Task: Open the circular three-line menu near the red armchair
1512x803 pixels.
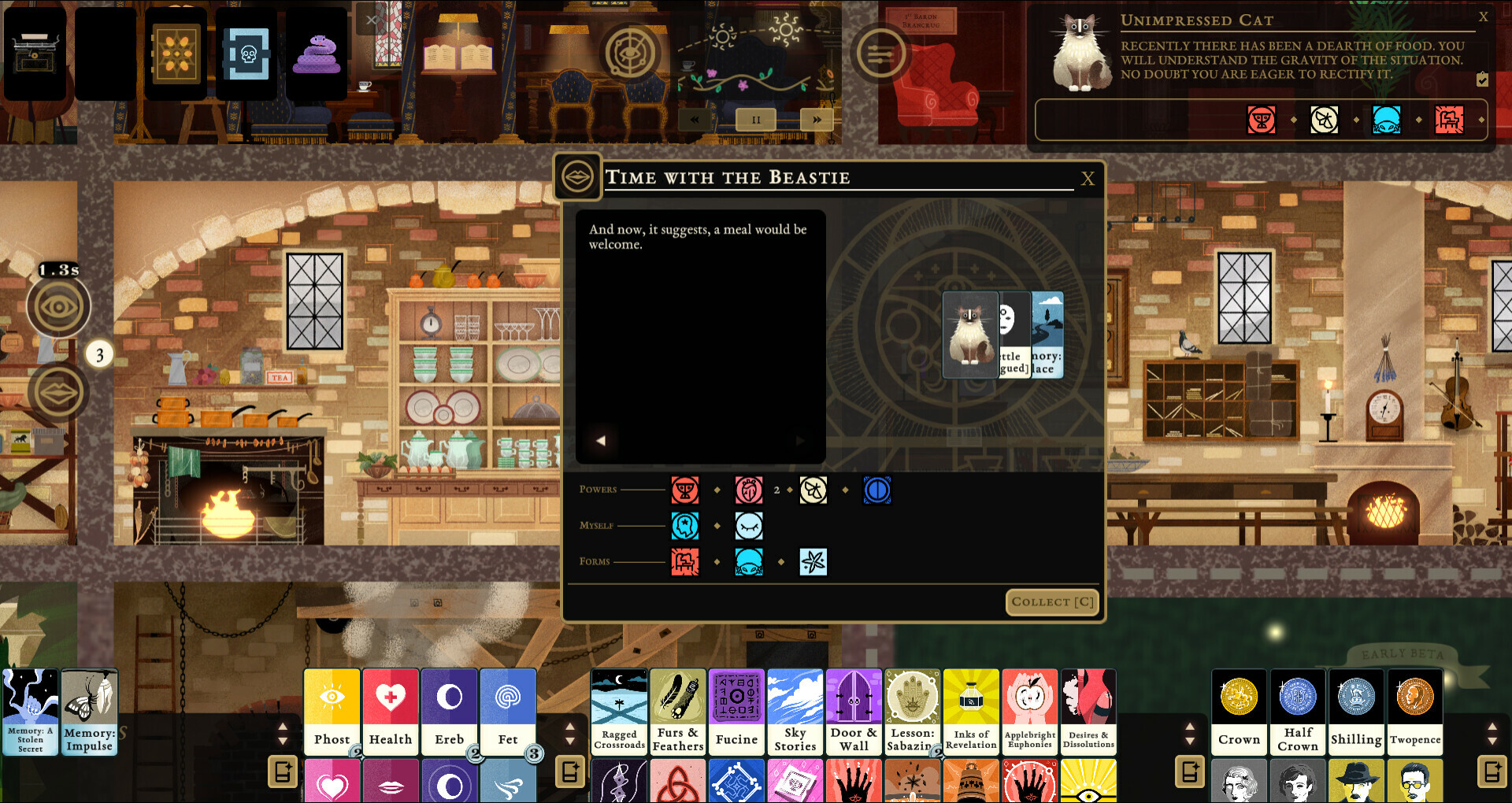Action: tap(881, 55)
